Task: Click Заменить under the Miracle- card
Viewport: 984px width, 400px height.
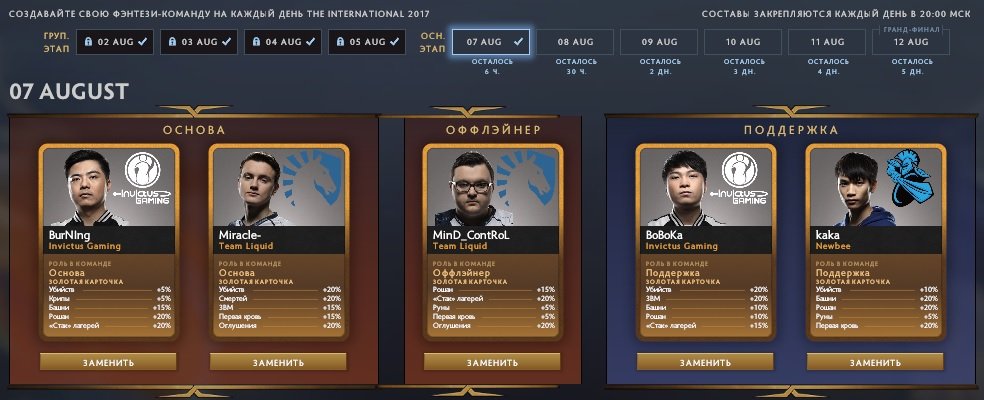Action: [278, 362]
